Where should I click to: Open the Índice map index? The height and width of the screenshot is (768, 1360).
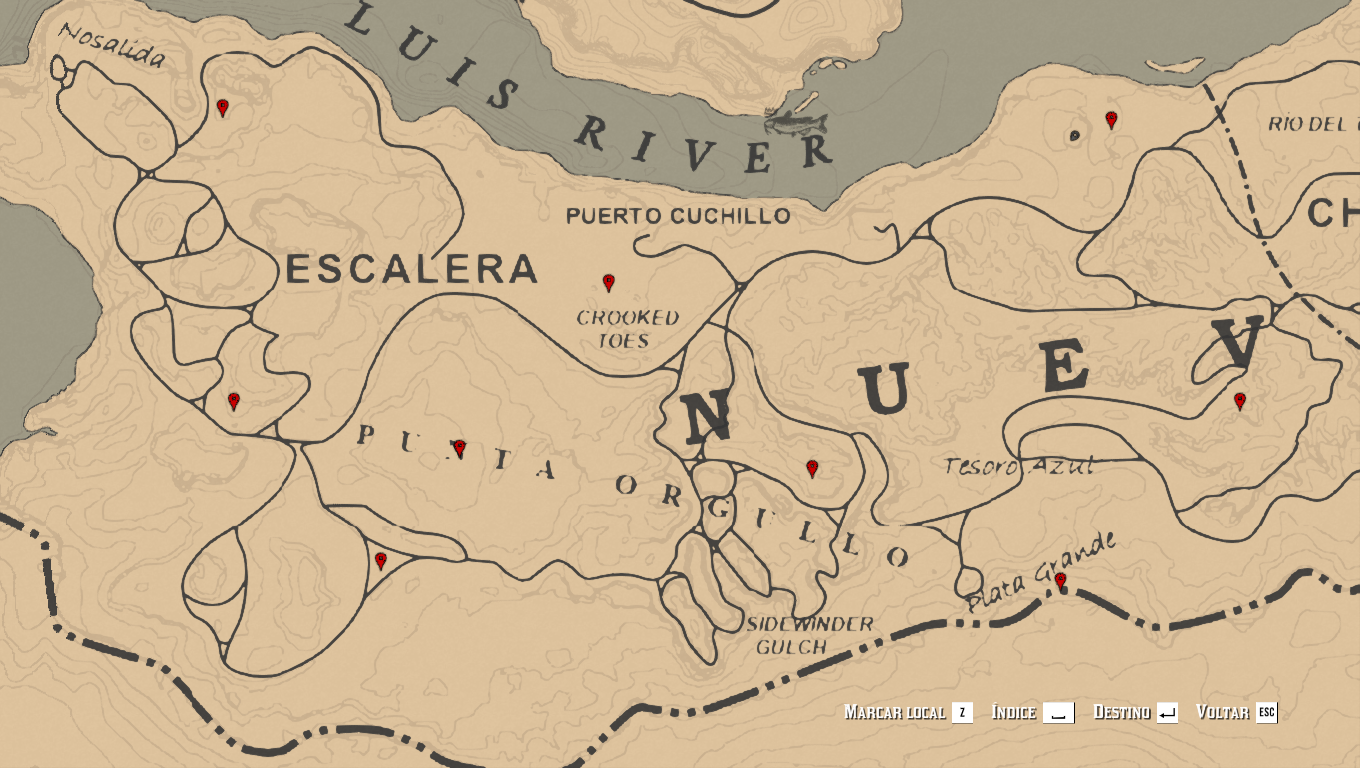(1032, 712)
